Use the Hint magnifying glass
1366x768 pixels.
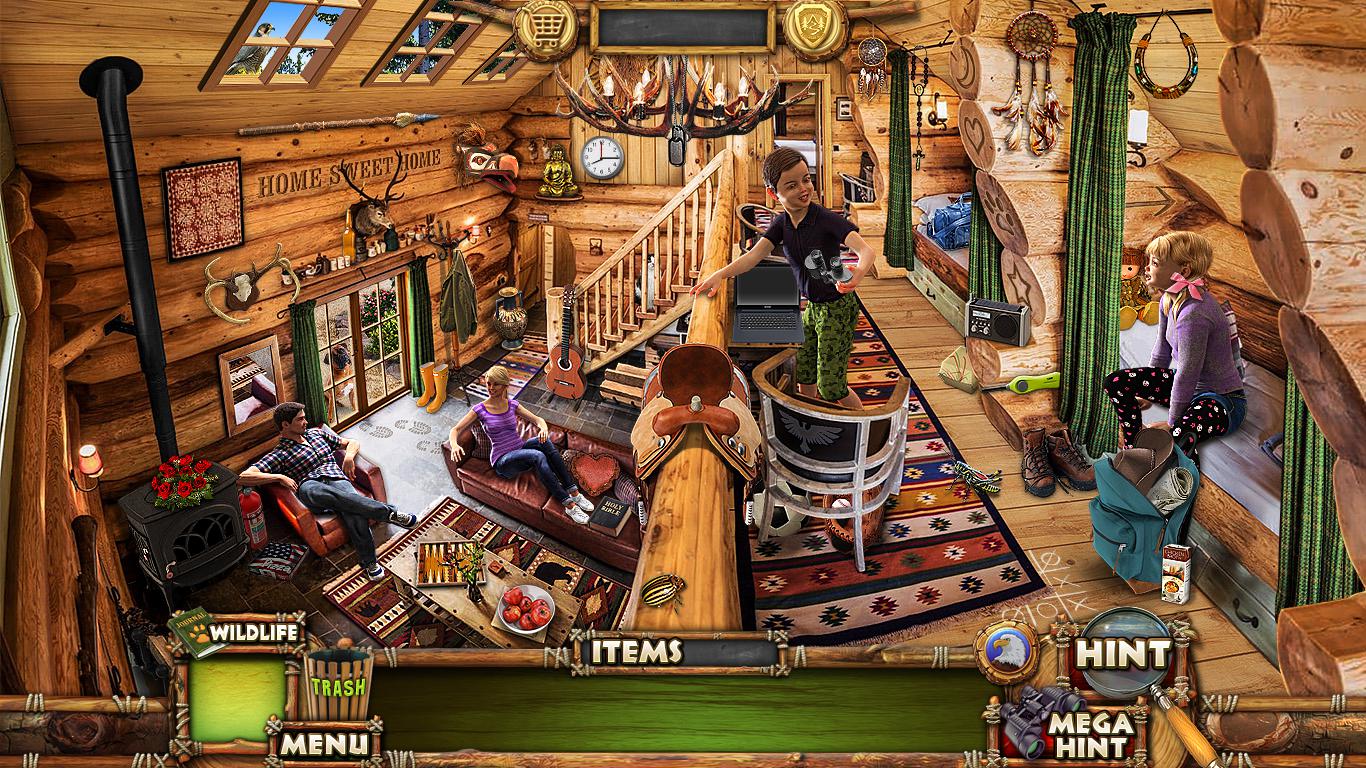tap(1123, 655)
